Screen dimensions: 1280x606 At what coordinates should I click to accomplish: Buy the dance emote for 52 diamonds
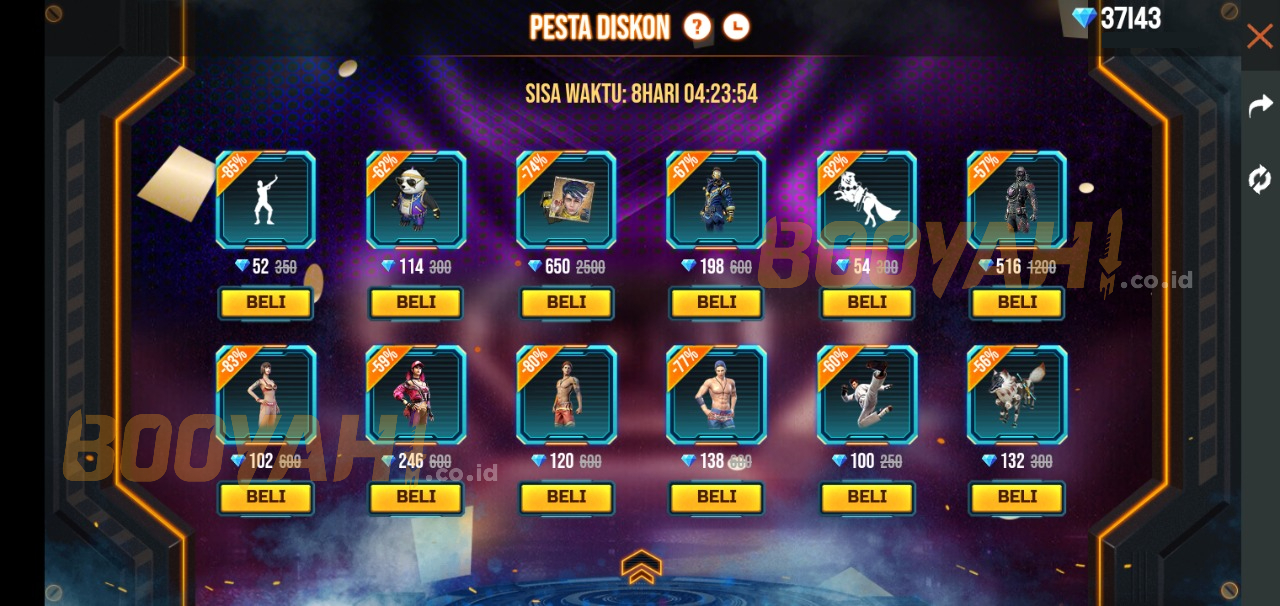266,302
